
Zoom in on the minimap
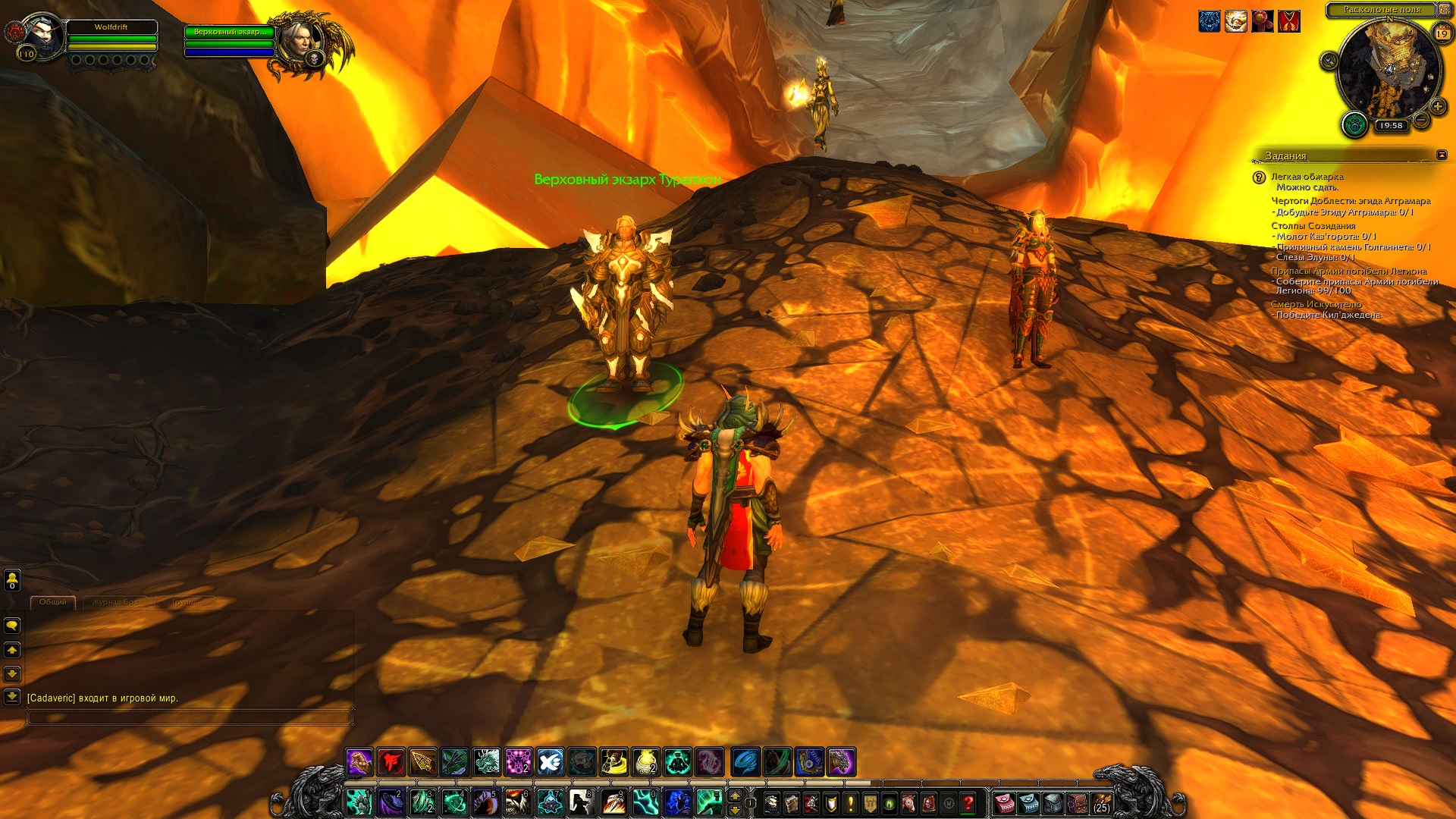[x=1437, y=107]
